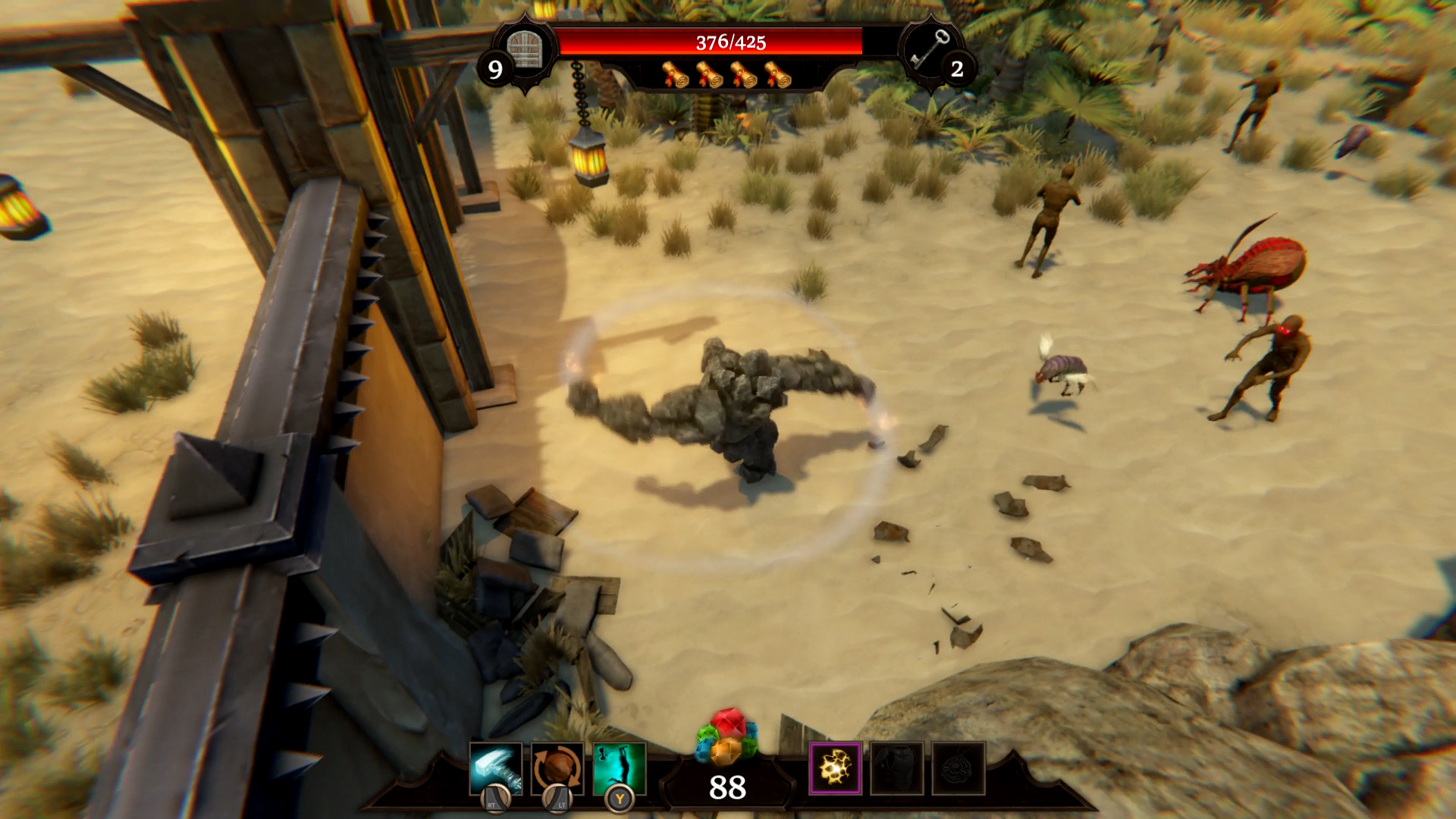
Task: Click the colorful gem pile icon
Action: (x=727, y=736)
